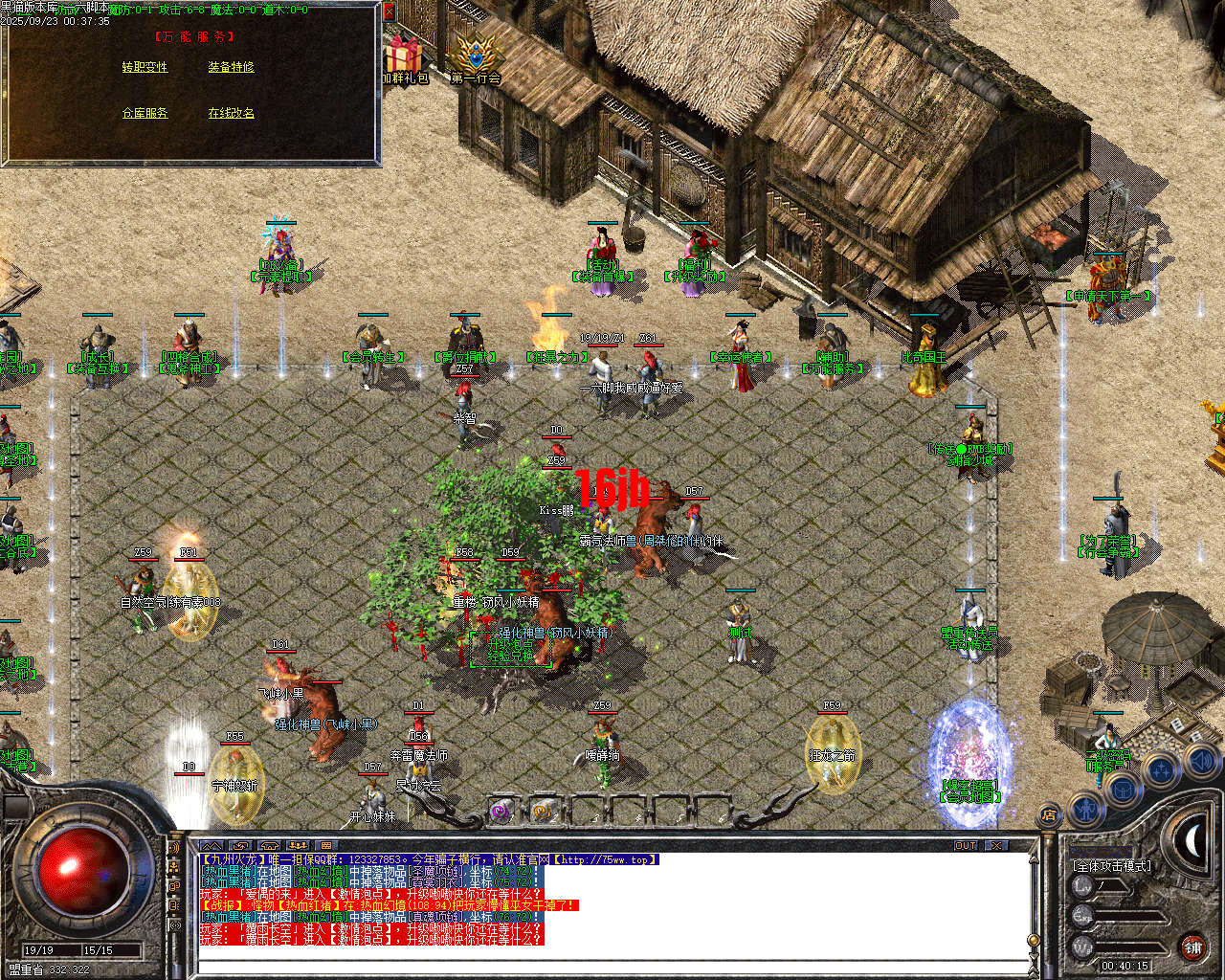Open the storage box icon near the minimap
1225x980 pixels.
(x=1121, y=789)
